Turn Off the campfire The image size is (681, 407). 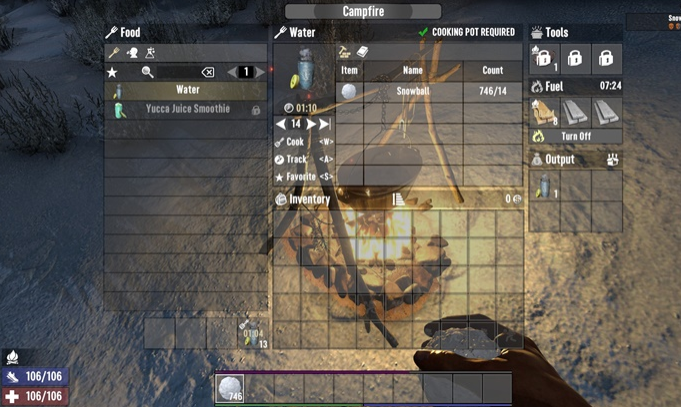click(x=575, y=136)
